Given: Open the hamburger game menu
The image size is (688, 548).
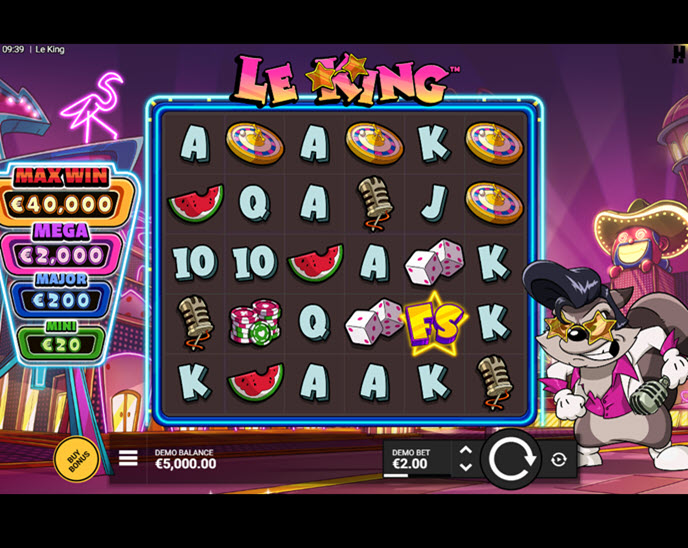Looking at the screenshot, I should [x=128, y=459].
